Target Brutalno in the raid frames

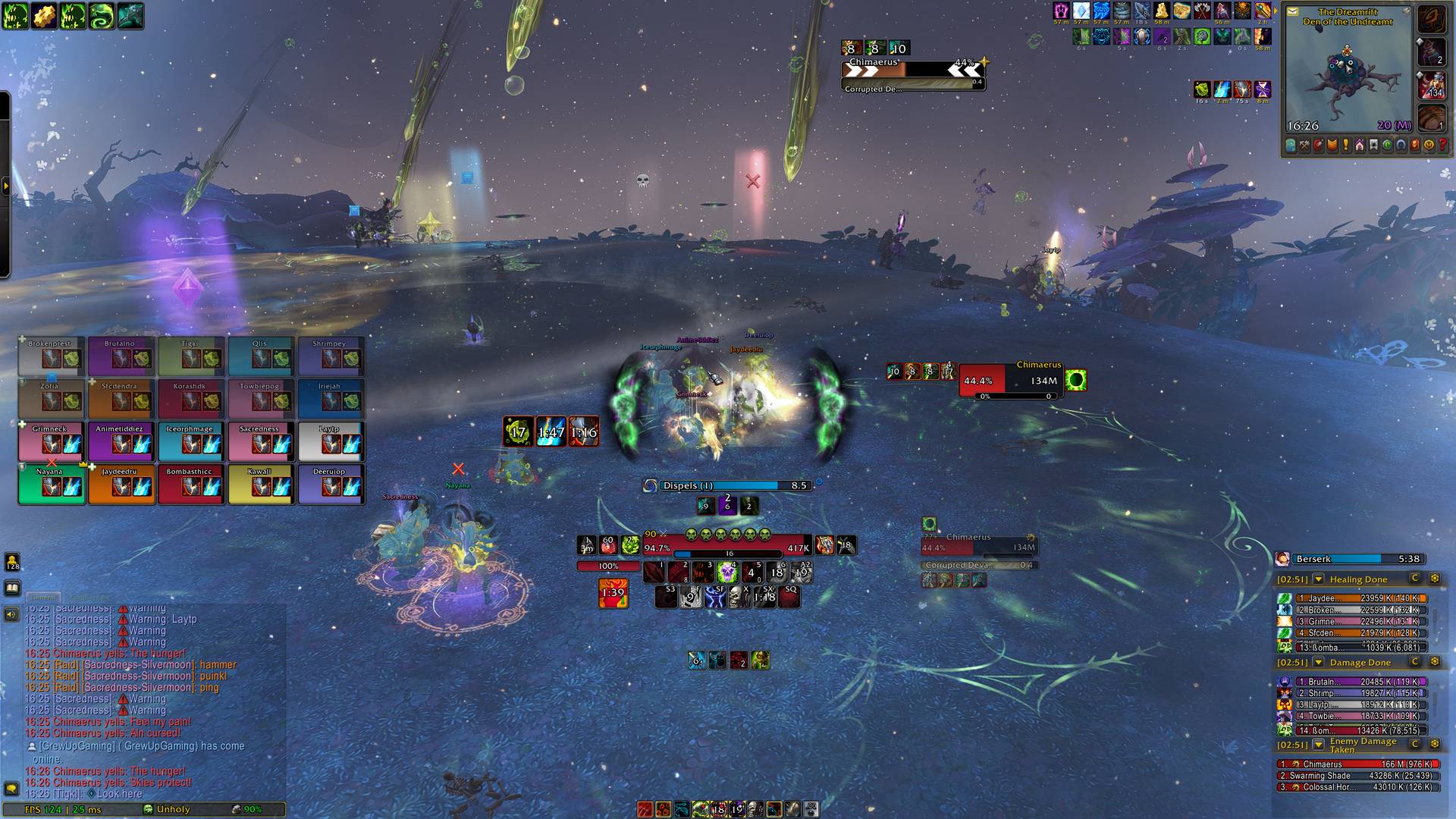point(120,356)
